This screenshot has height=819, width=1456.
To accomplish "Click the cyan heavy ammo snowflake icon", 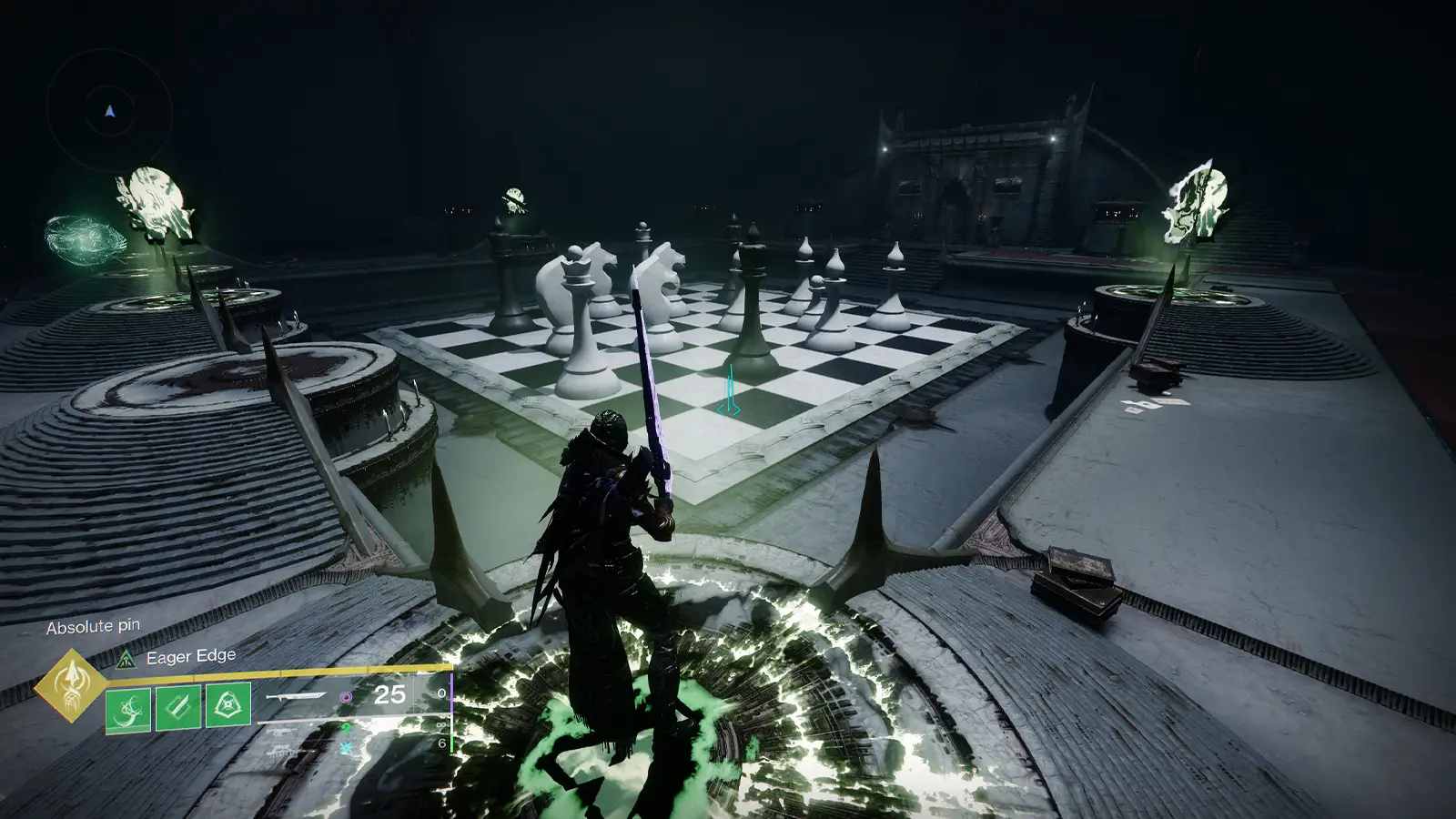I will point(346,748).
